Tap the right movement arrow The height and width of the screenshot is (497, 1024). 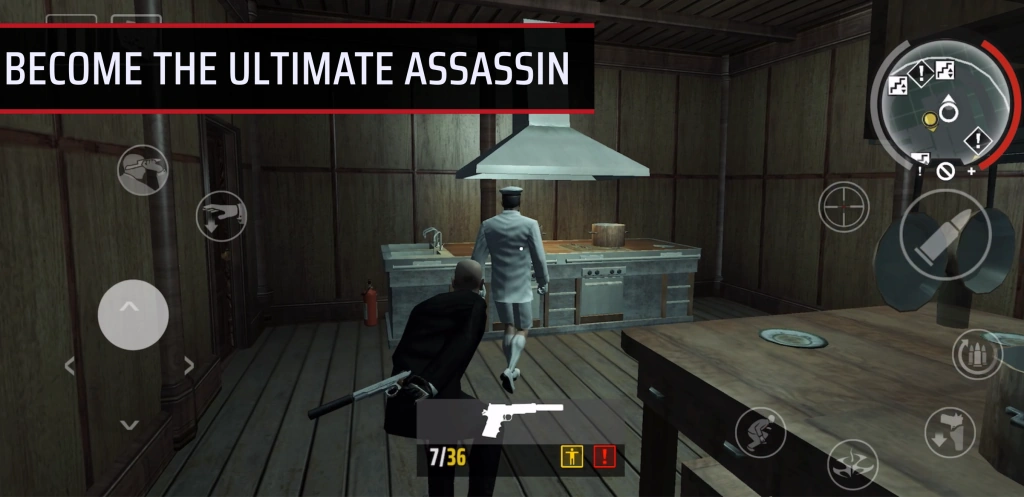[188, 366]
